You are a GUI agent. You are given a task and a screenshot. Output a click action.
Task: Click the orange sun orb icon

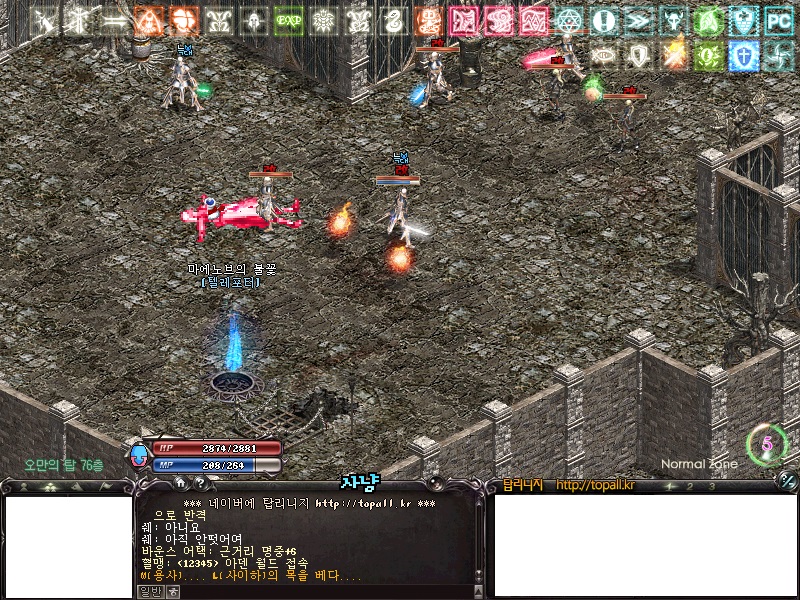184,20
